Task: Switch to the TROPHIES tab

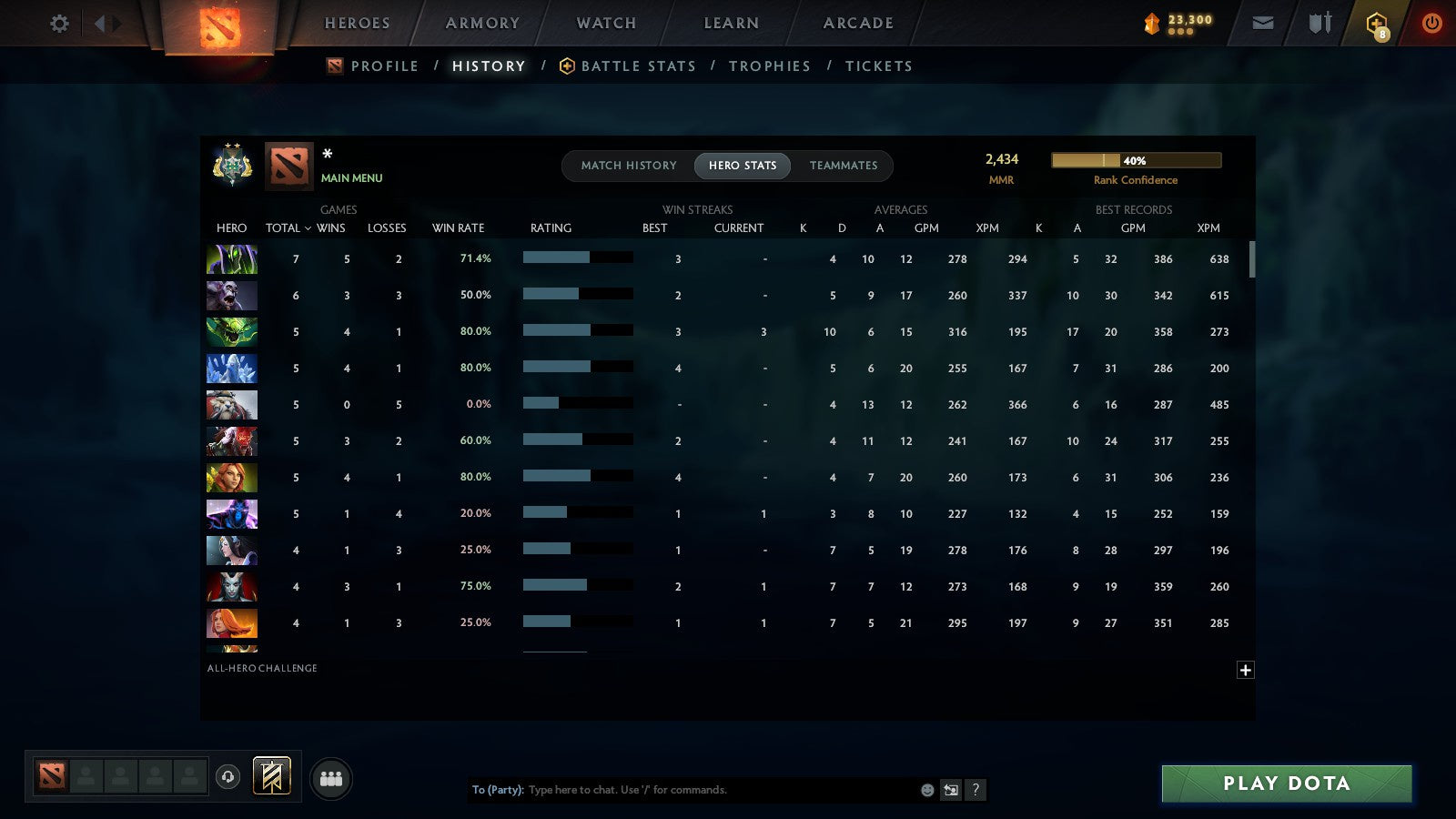Action: [x=770, y=66]
